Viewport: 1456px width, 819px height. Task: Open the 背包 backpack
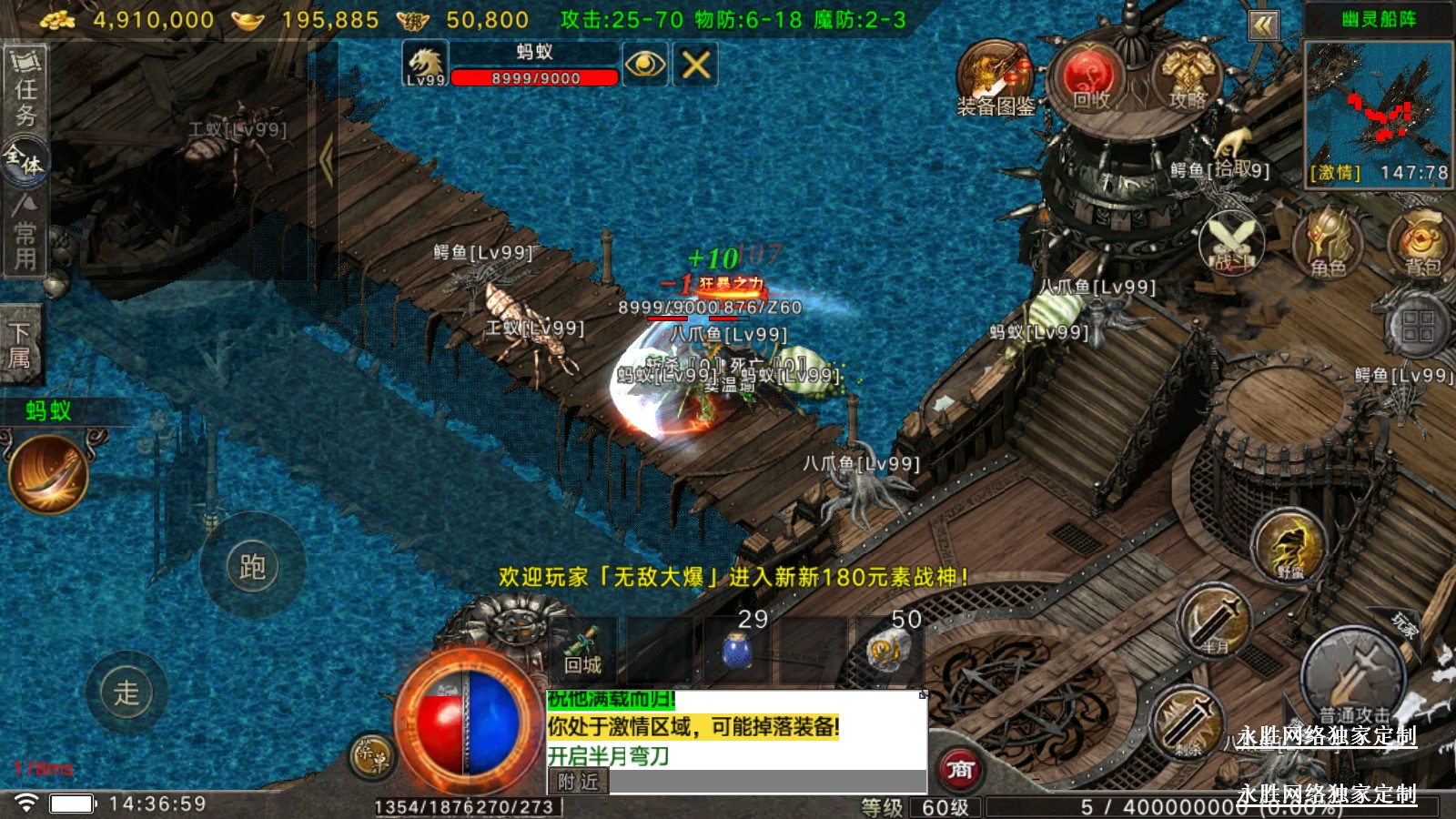coord(1421,242)
